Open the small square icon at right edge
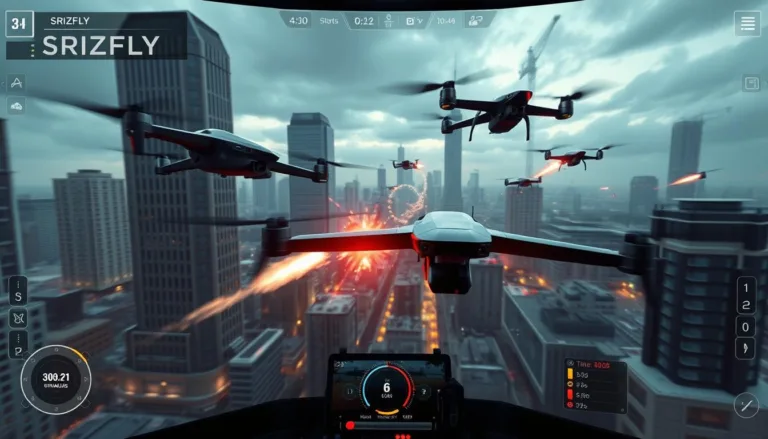Screen dimensions: 768x439 pyautogui.click(x=750, y=84)
